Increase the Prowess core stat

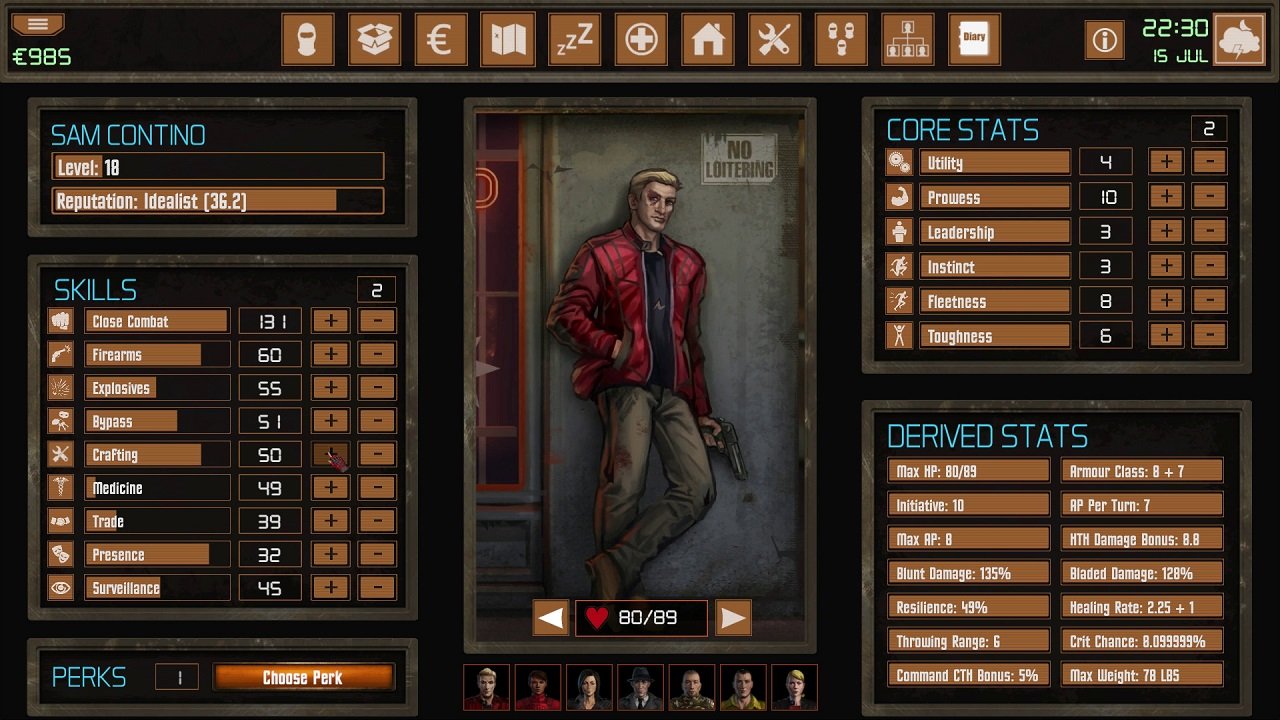pyautogui.click(x=1166, y=196)
